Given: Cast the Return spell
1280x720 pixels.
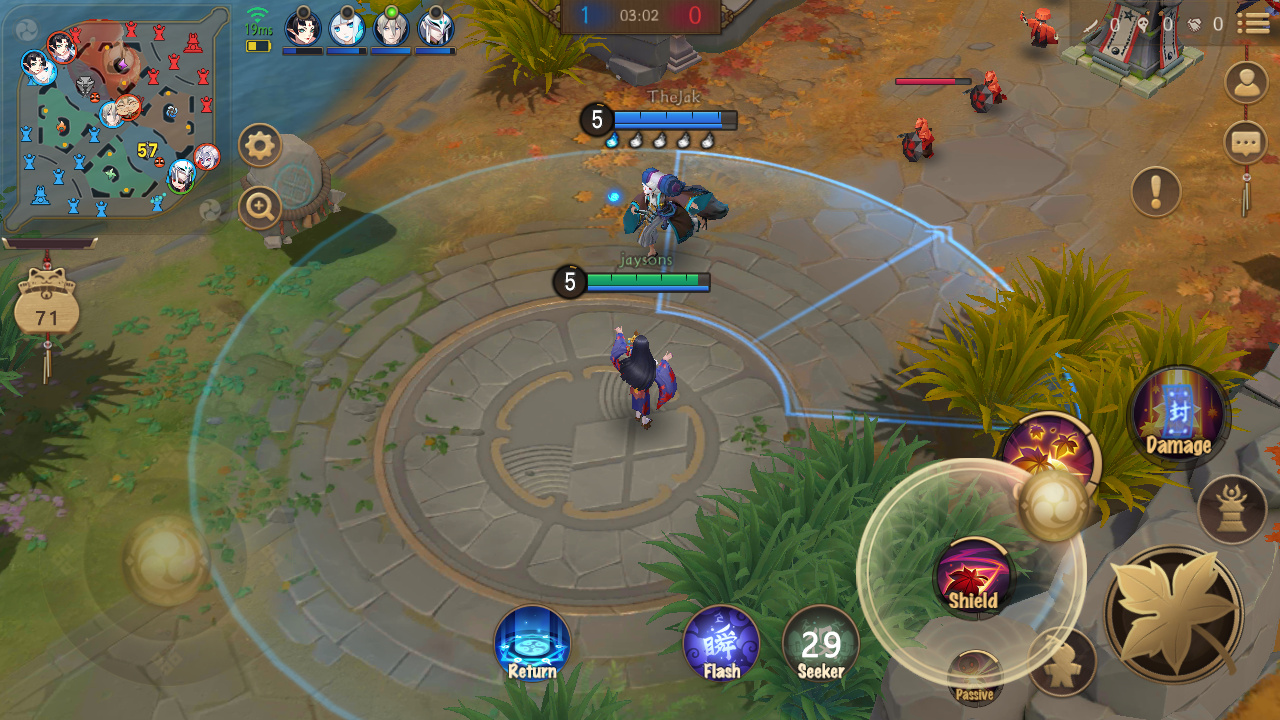Looking at the screenshot, I should [x=532, y=644].
